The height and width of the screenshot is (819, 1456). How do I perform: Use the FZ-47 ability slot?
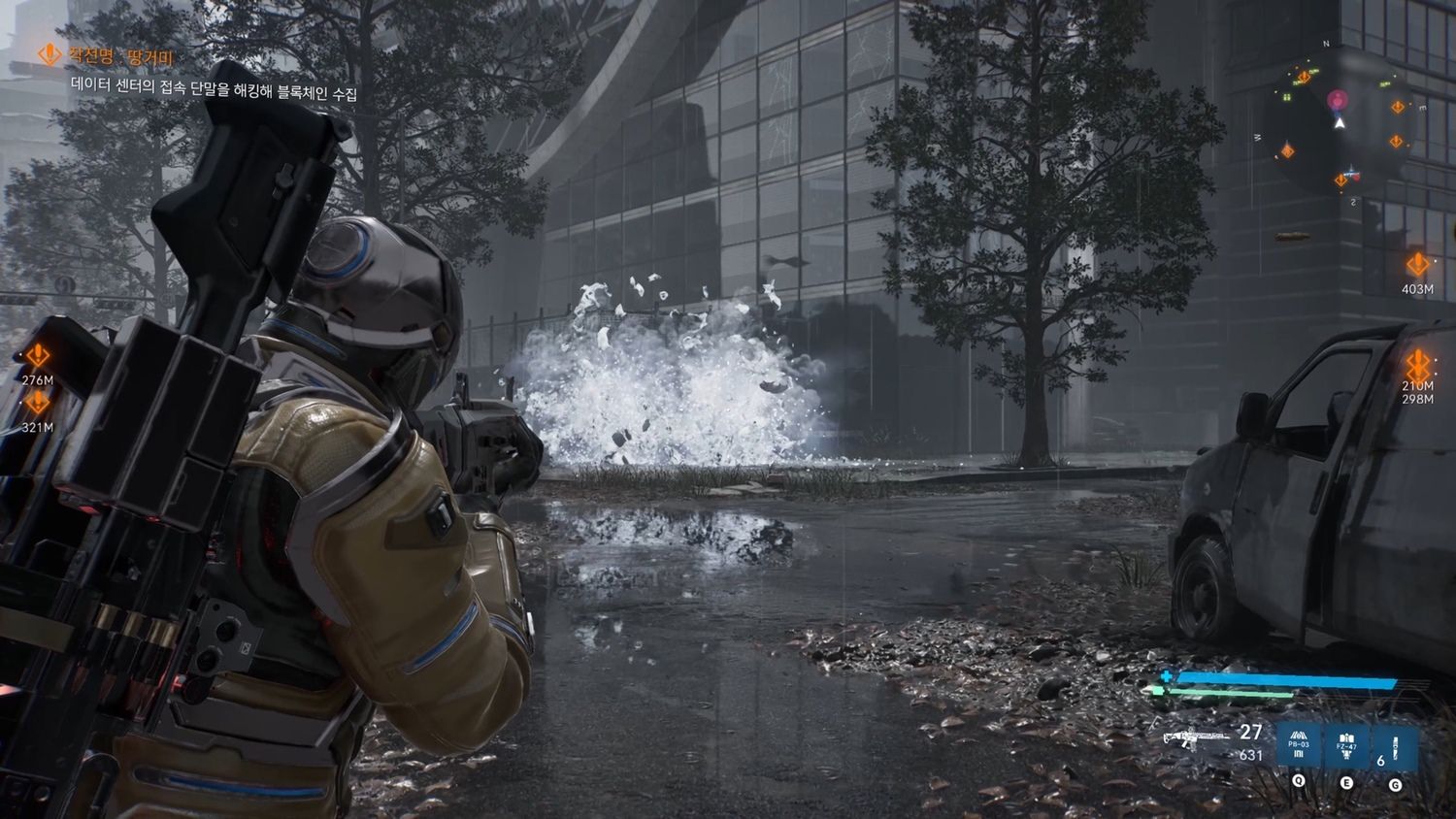pyautogui.click(x=1346, y=749)
